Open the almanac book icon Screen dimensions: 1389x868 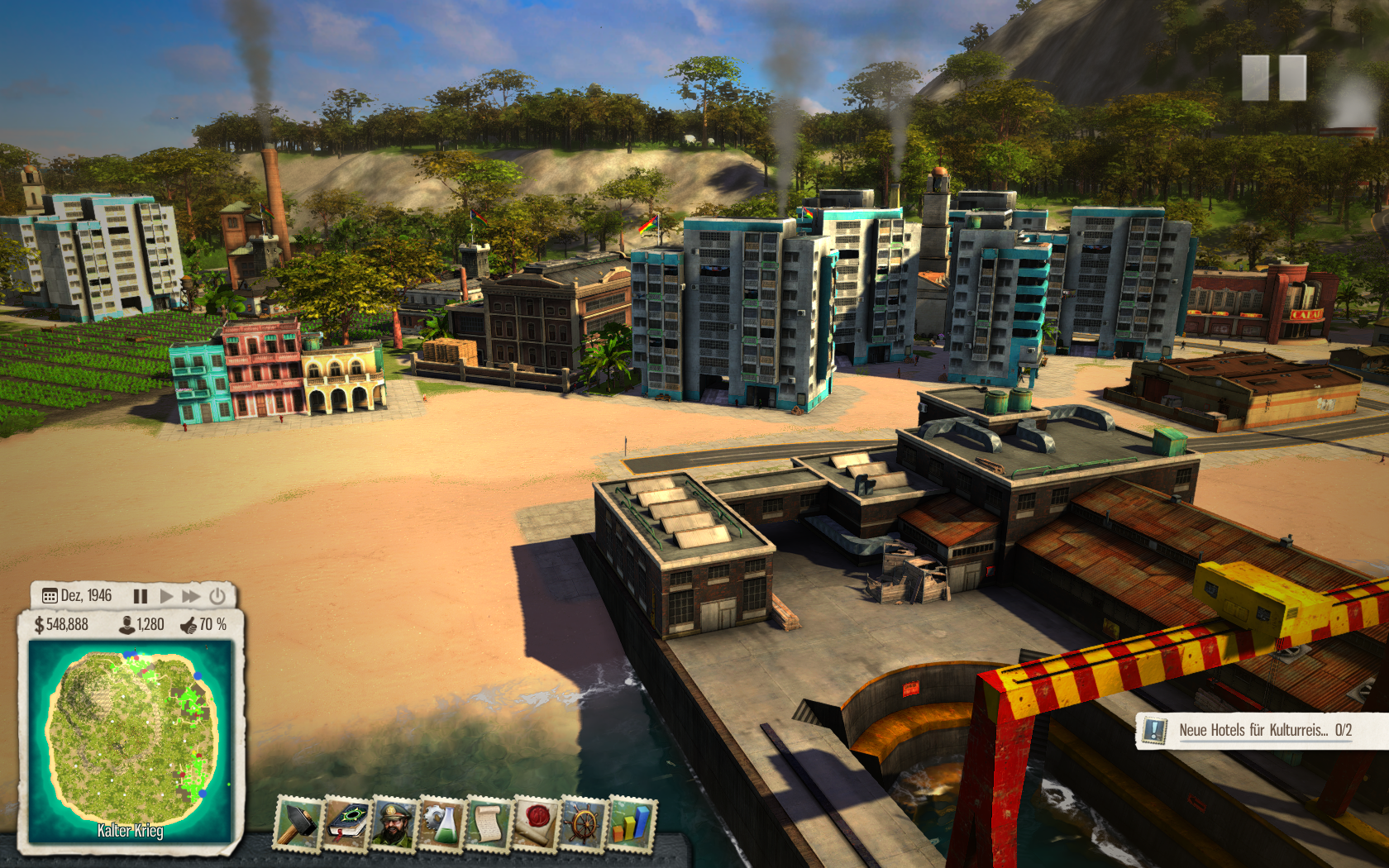tap(346, 823)
